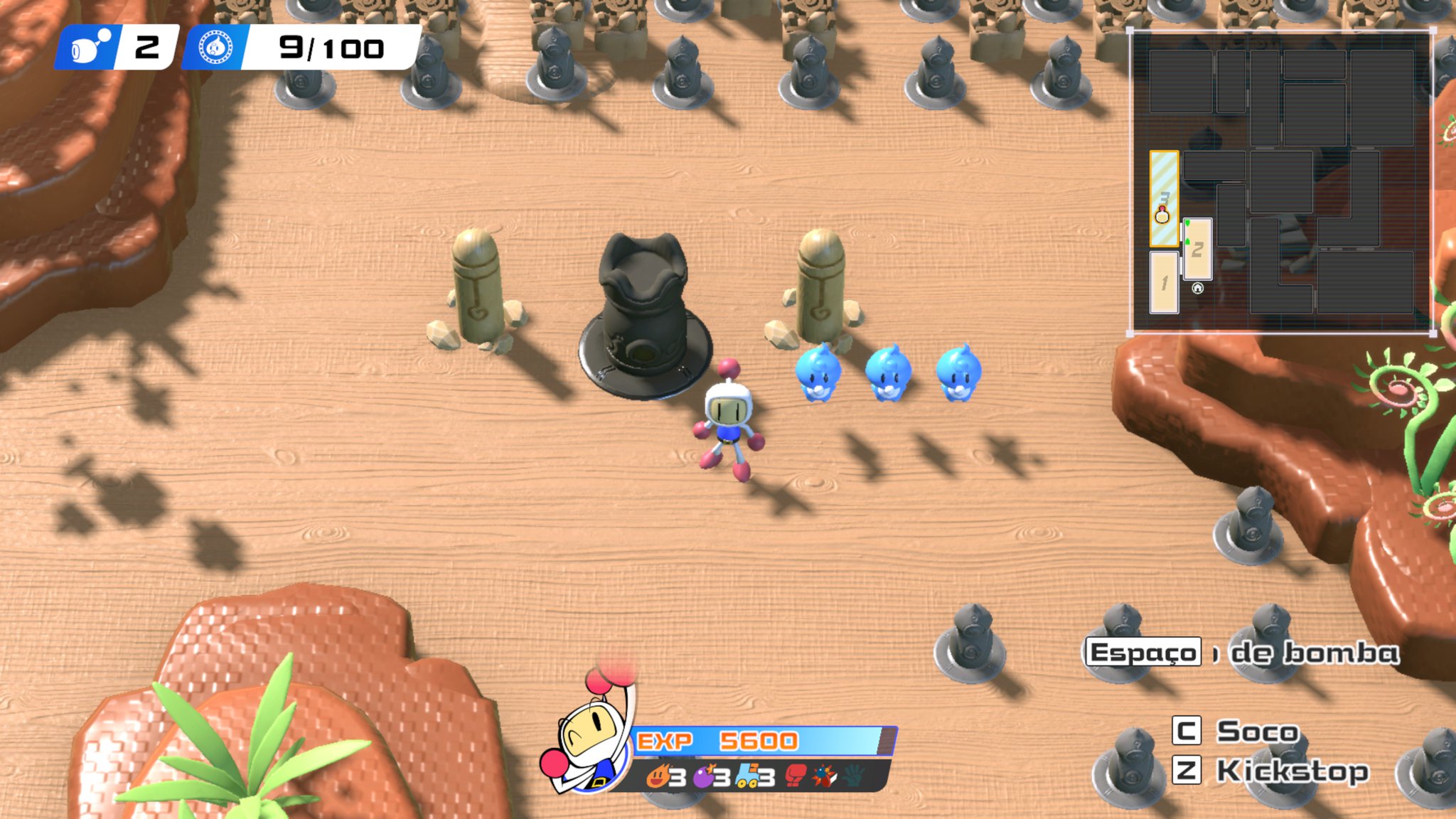Select the roller skate speed icon
The width and height of the screenshot is (1456, 819).
click(747, 776)
